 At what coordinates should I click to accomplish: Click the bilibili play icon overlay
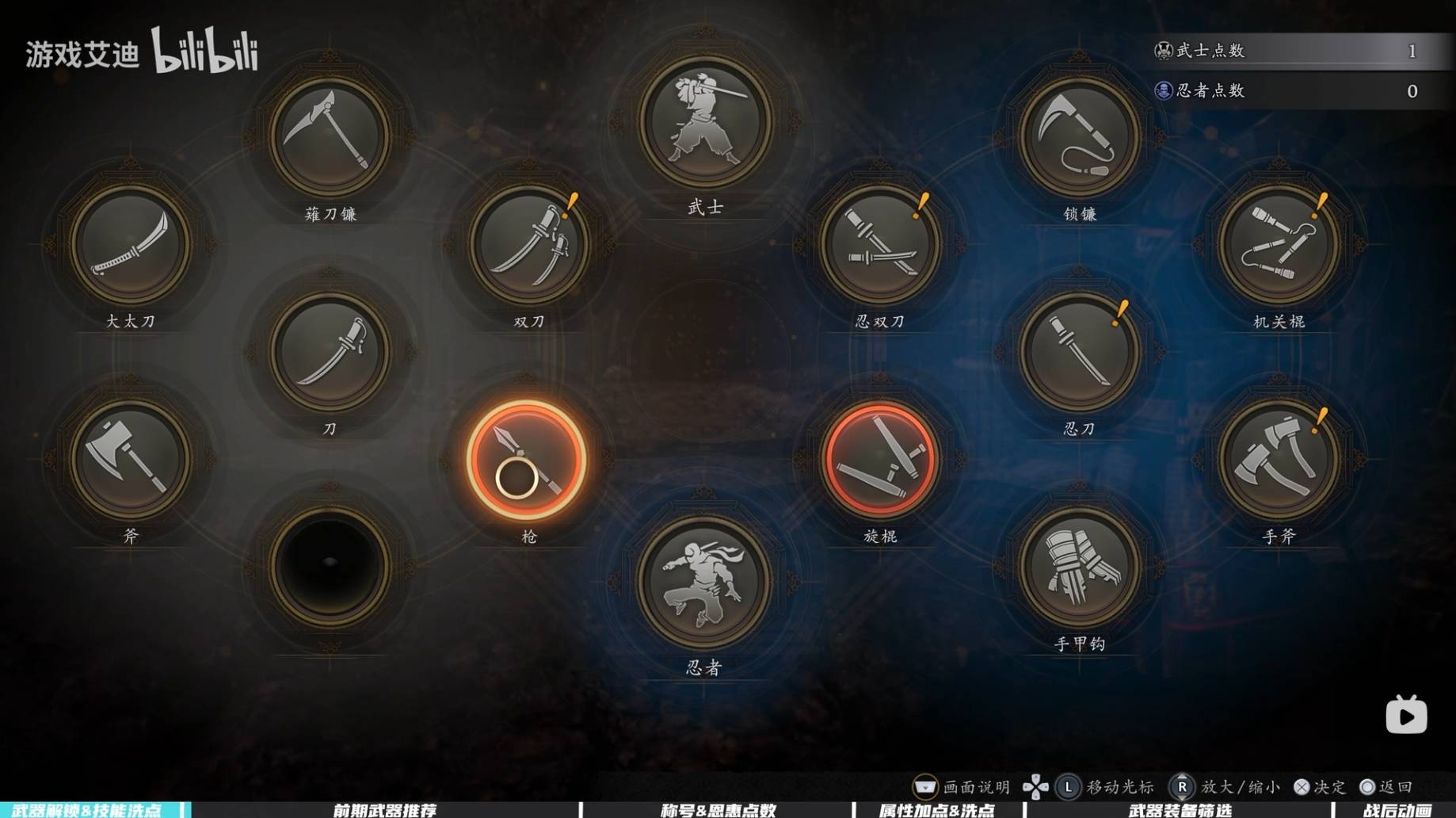click(1406, 715)
